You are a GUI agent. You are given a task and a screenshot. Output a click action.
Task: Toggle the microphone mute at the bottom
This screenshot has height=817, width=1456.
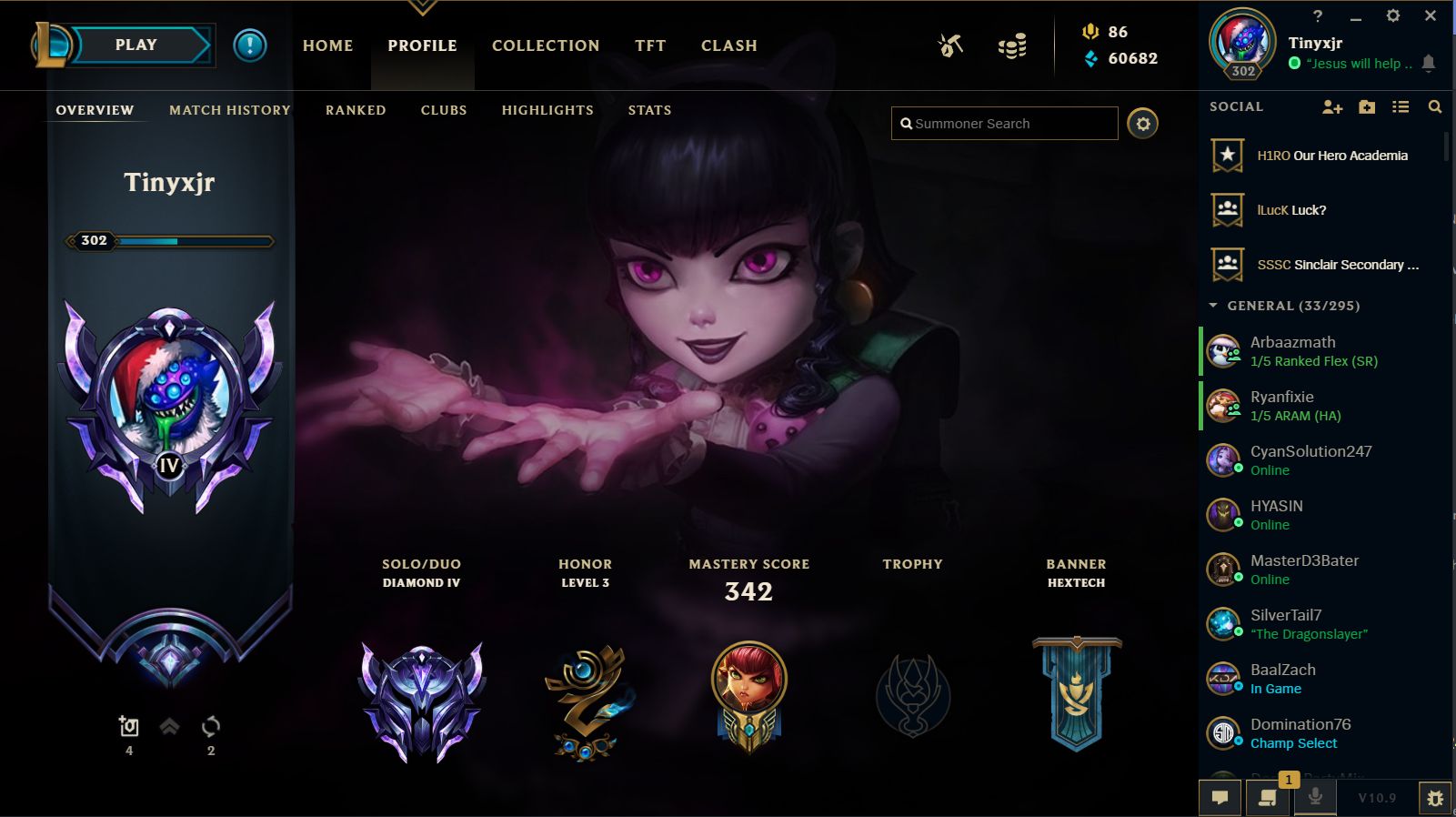coord(1315,798)
